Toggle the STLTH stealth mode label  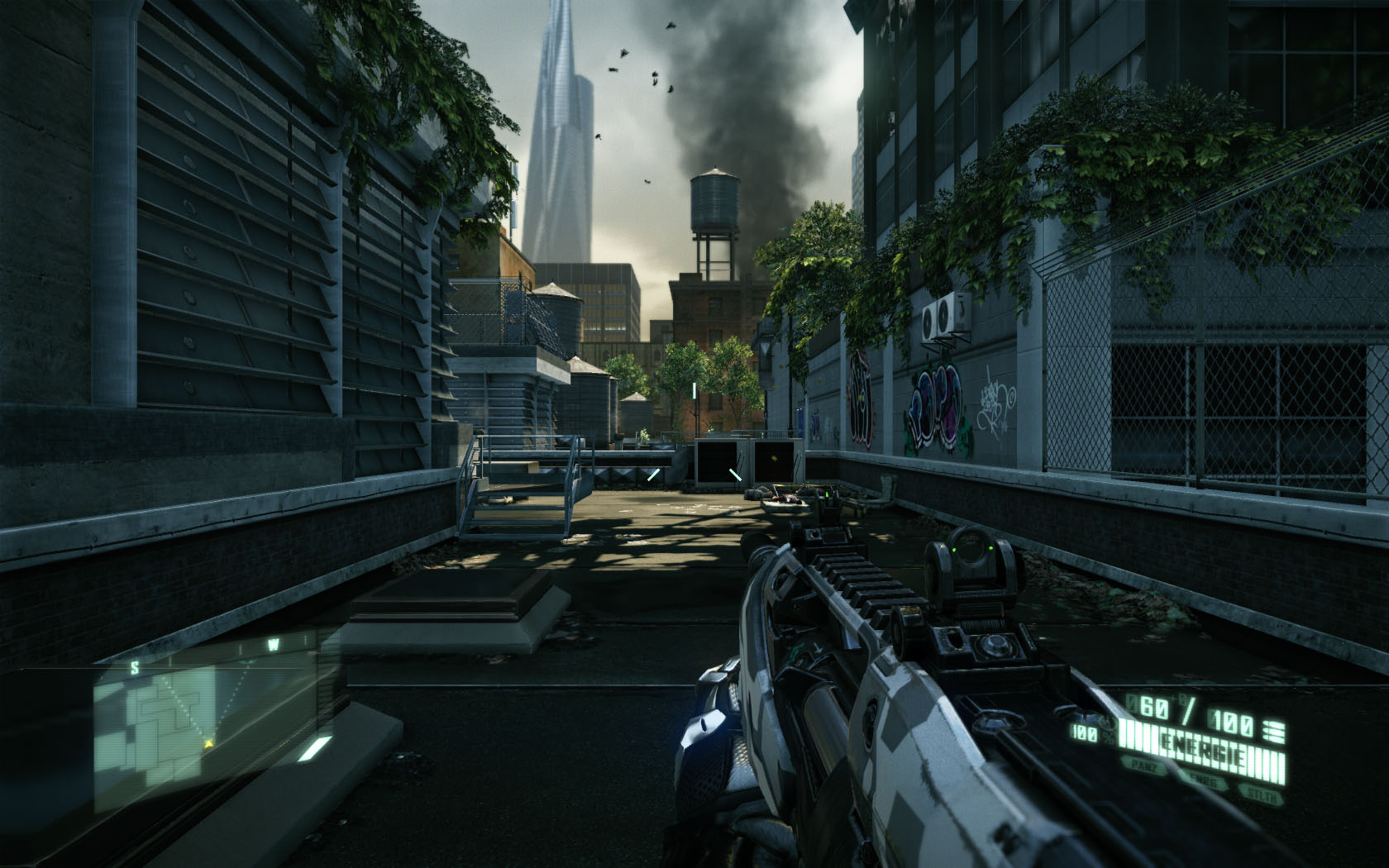click(x=1261, y=793)
